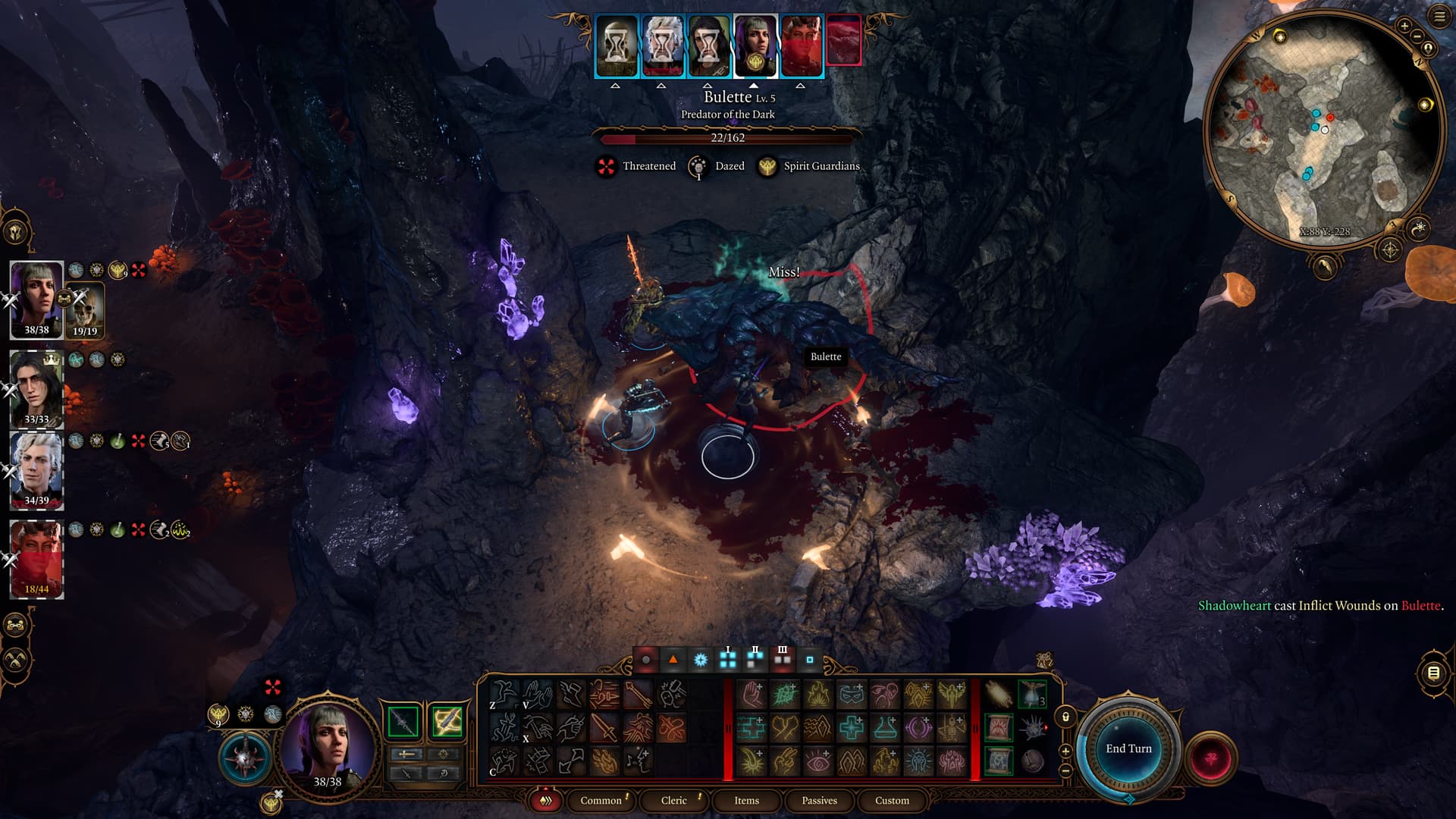Select the Passives hotbar tab
The image size is (1456, 819).
tap(819, 800)
